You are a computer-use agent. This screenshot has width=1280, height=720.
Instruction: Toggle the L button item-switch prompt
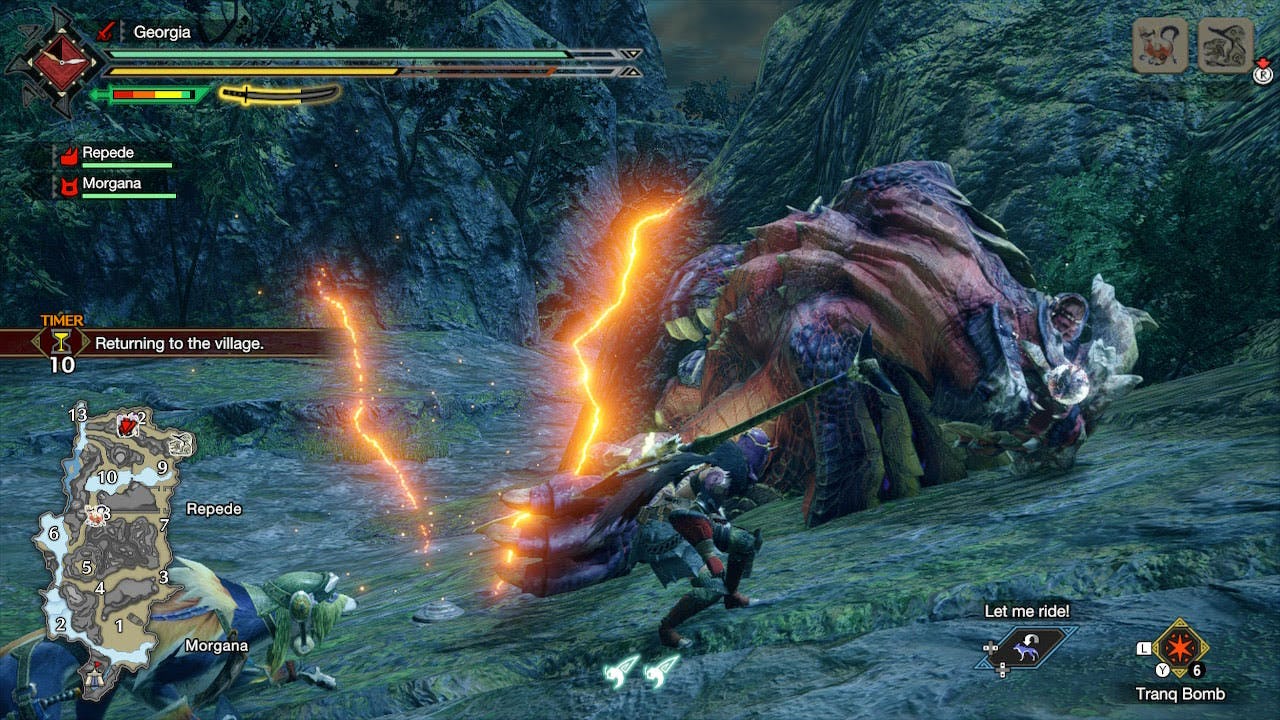[x=1144, y=648]
